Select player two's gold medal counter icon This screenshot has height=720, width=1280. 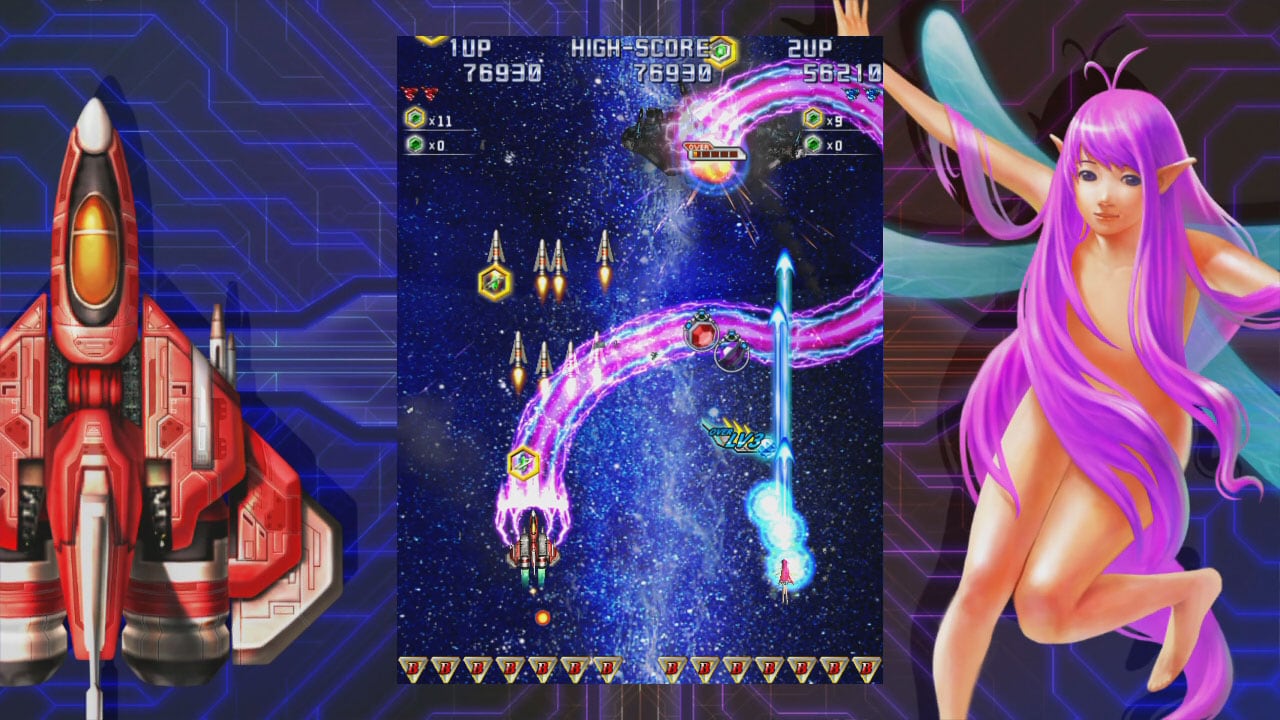(x=813, y=119)
